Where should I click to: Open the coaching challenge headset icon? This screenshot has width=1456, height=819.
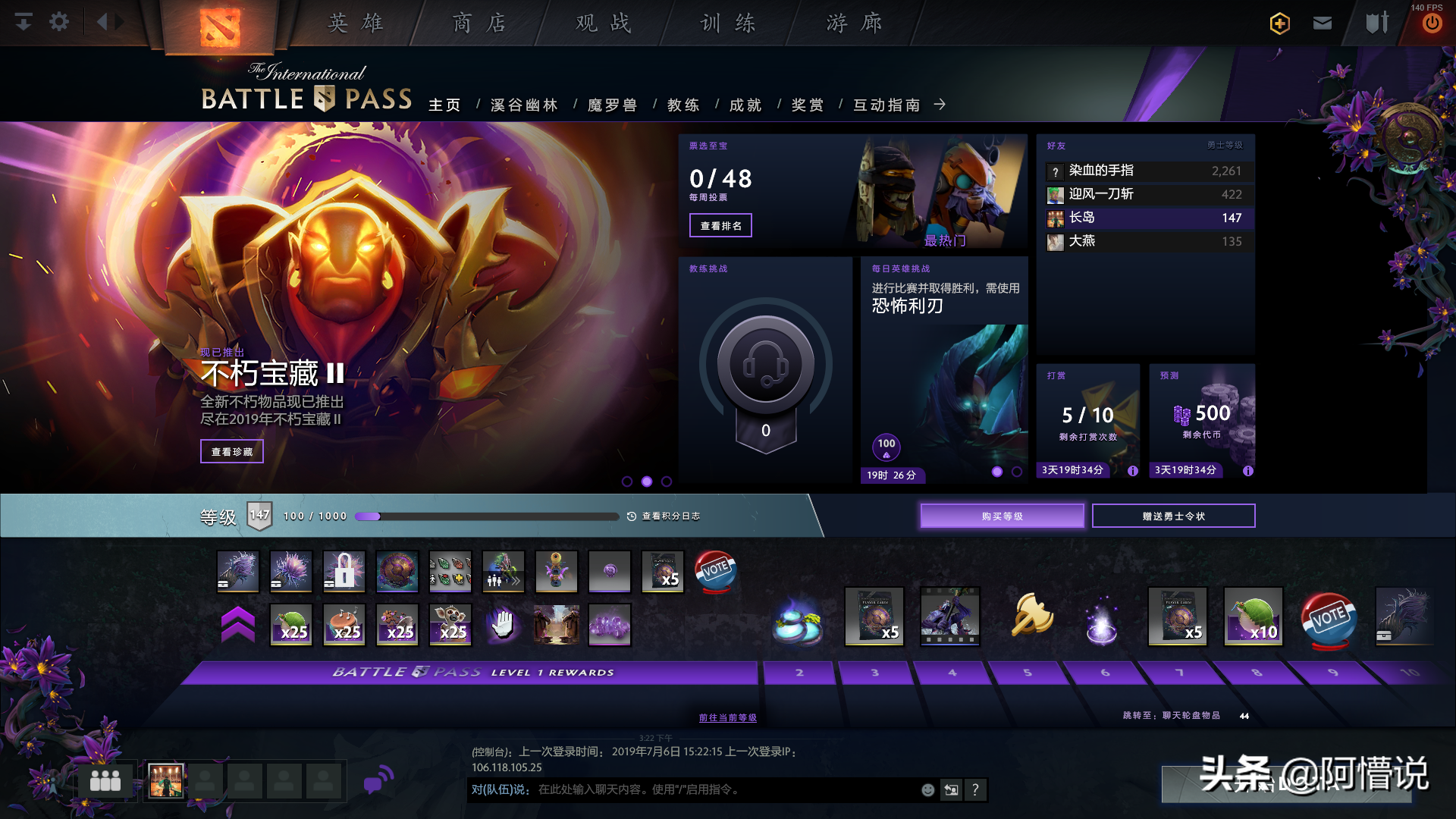point(766,365)
